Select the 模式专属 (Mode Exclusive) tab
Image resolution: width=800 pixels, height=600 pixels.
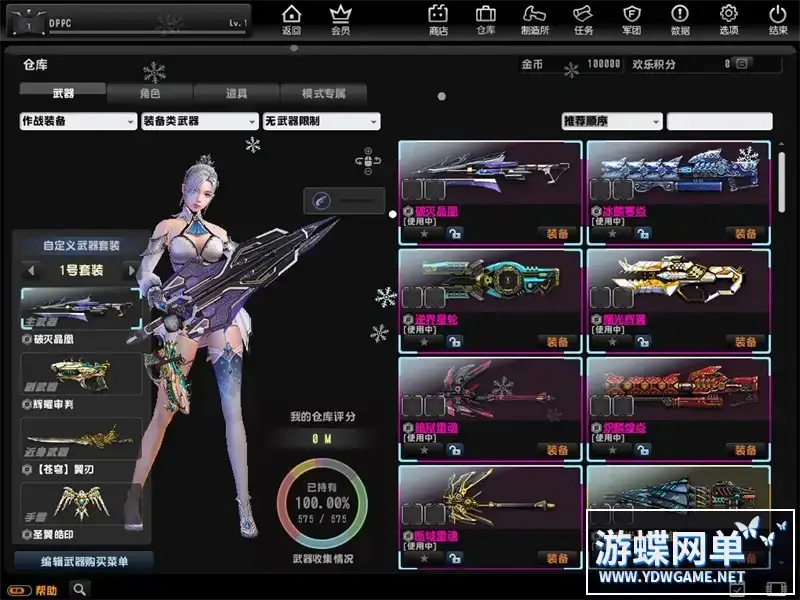(323, 93)
